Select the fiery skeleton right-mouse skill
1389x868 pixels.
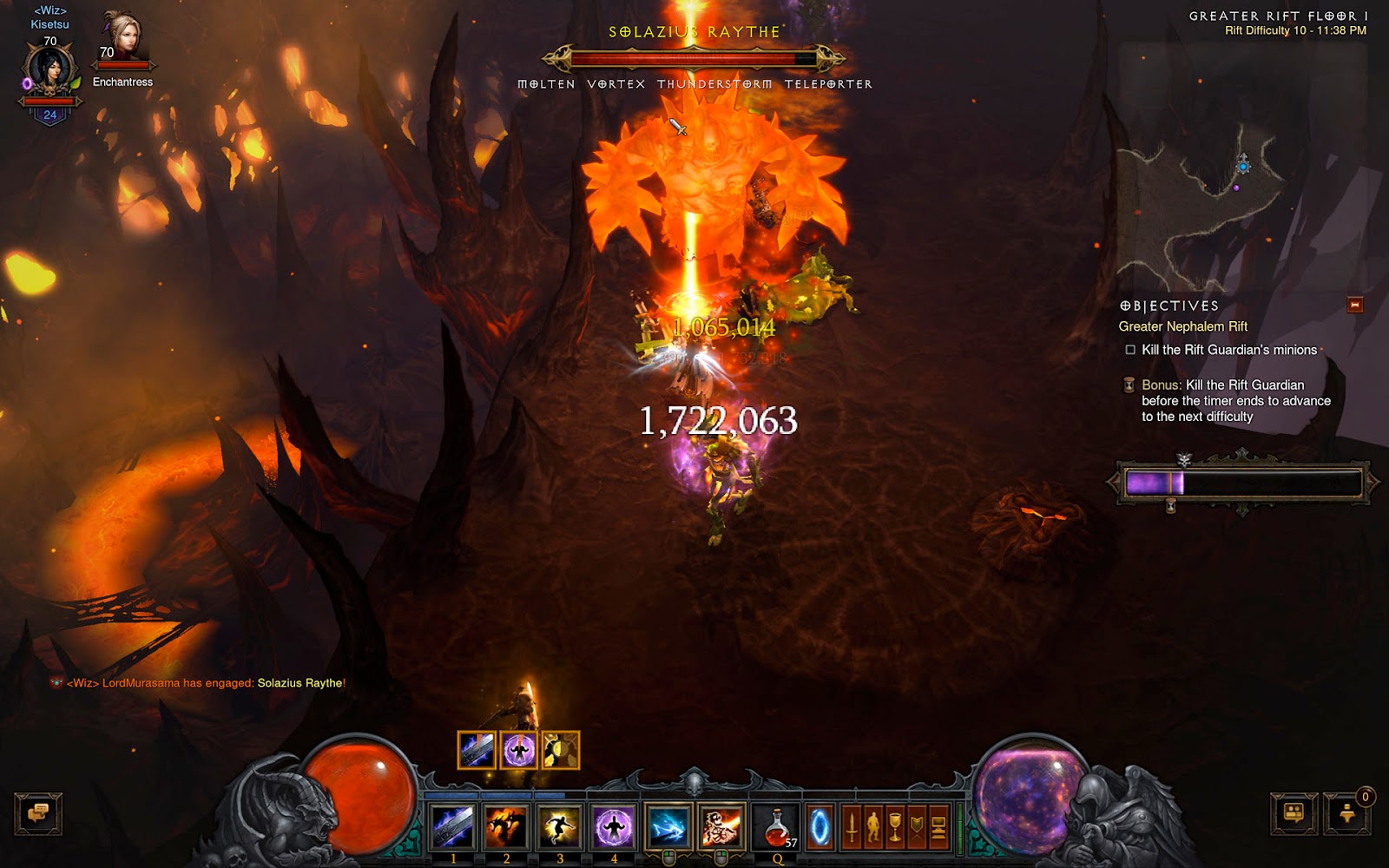[x=721, y=826]
